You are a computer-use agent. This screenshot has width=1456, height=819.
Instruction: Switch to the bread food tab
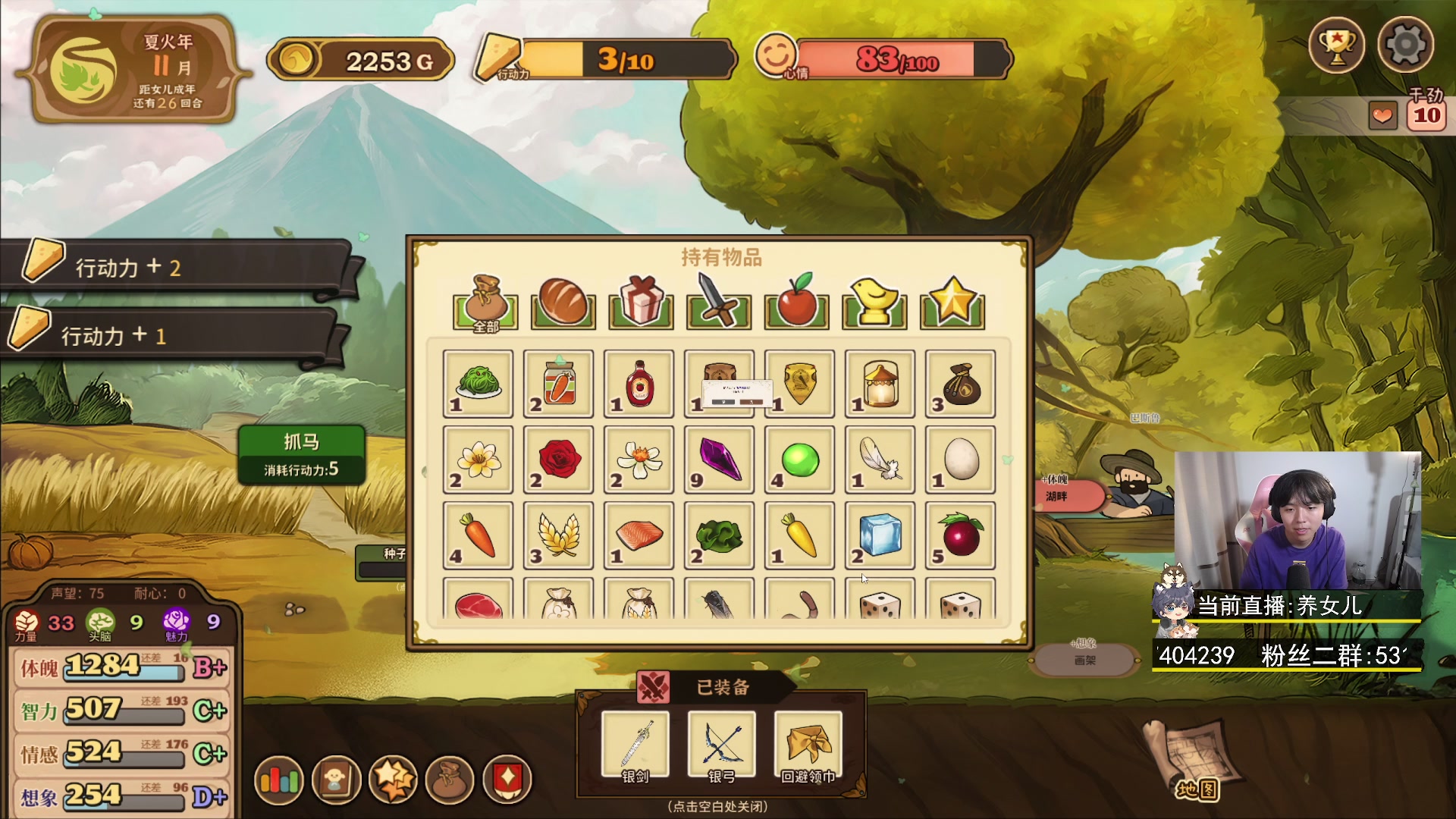pos(563,303)
